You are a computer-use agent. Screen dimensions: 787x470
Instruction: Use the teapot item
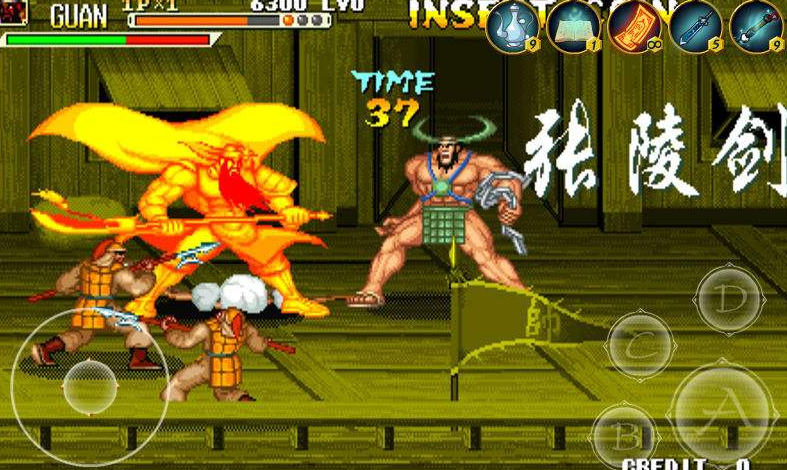tap(513, 27)
